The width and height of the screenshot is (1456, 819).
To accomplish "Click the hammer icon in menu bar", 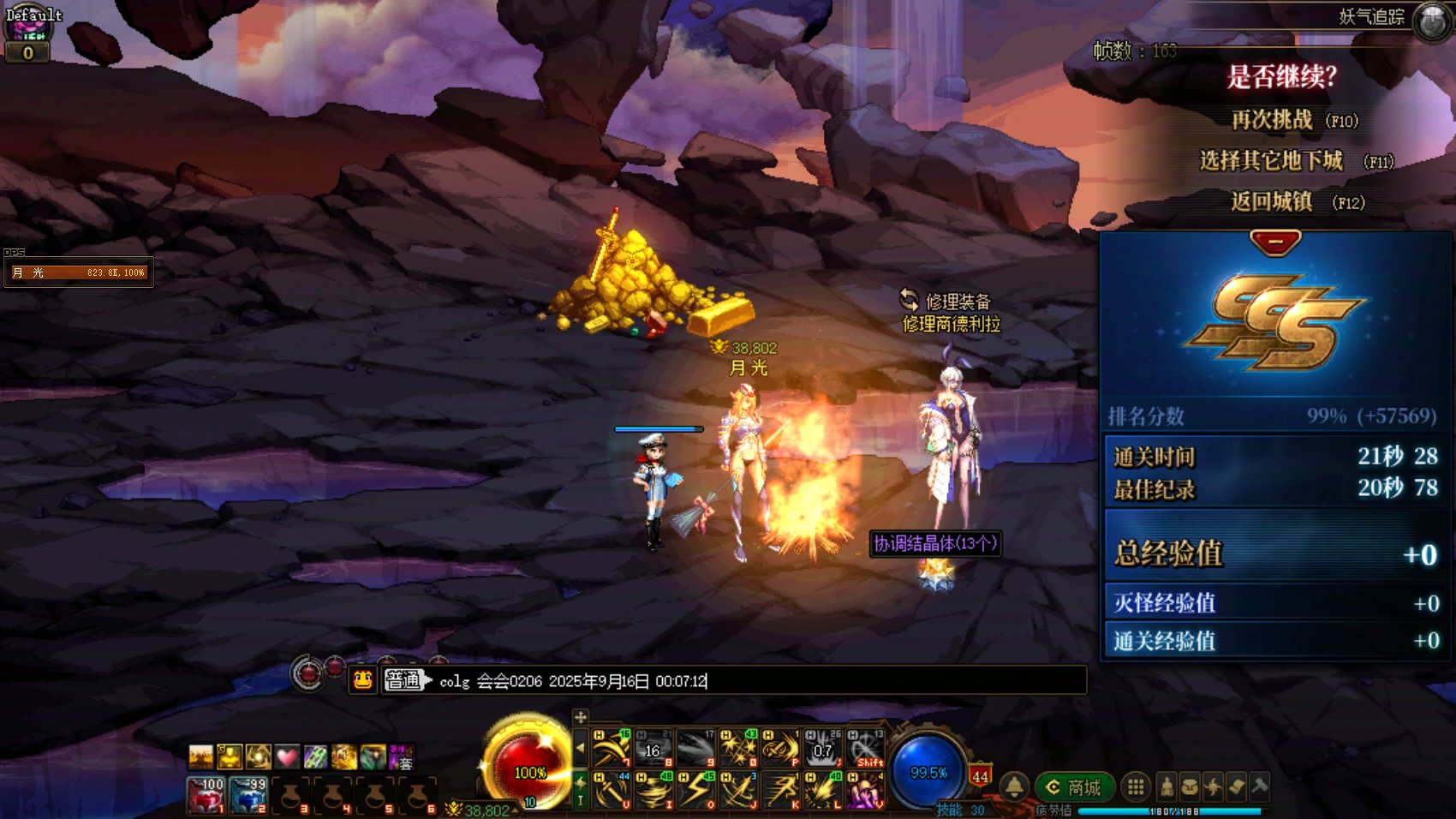I will (x=1259, y=786).
